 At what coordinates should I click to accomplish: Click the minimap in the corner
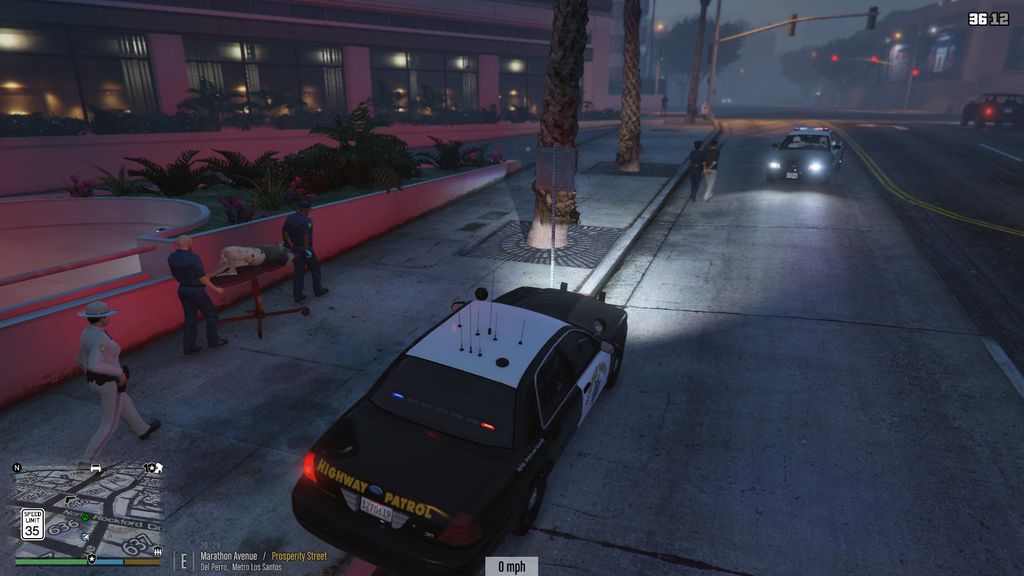[x=88, y=513]
